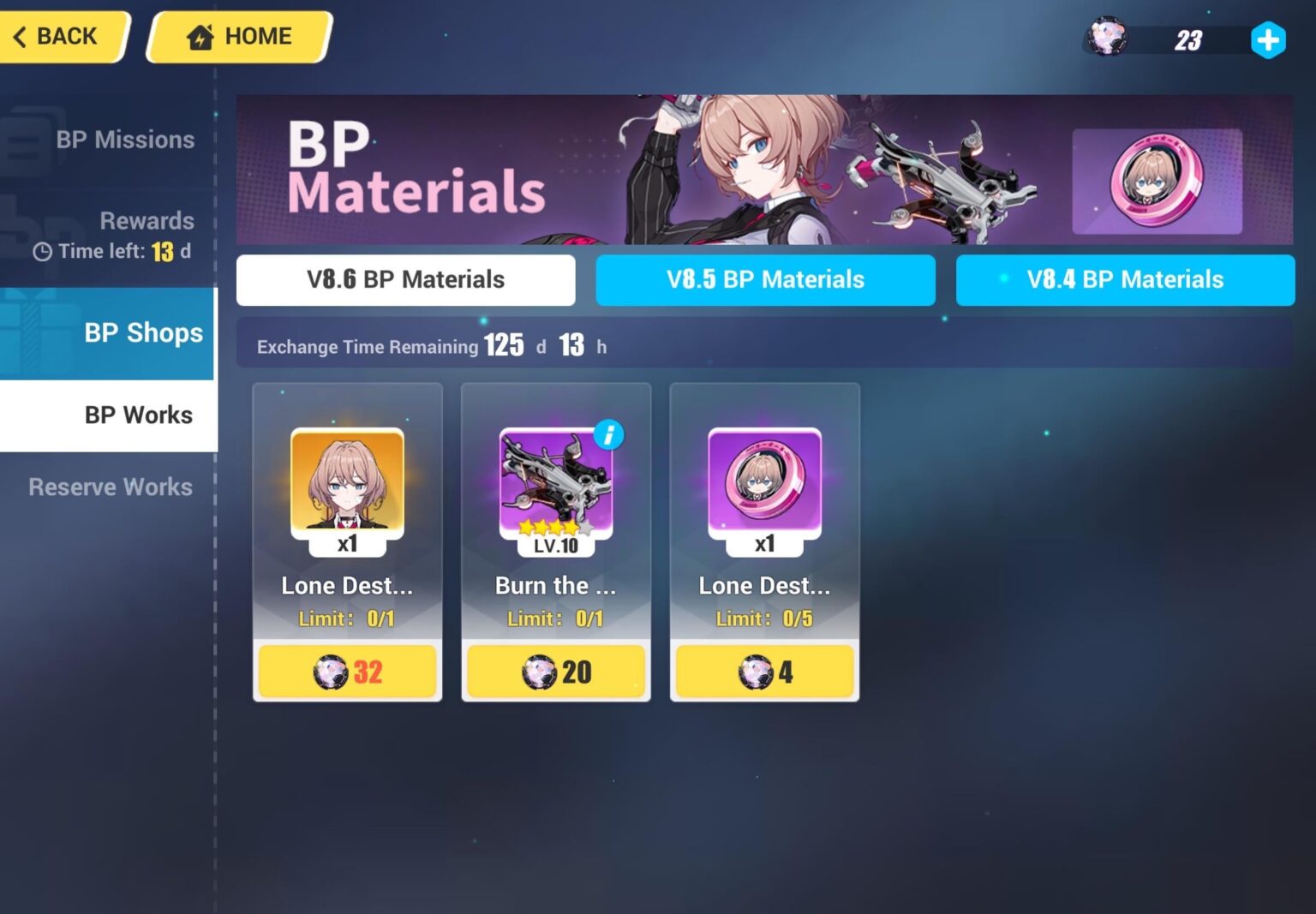Purchase Lone Destroyer for 32 currency
1316x914 pixels.
click(347, 672)
